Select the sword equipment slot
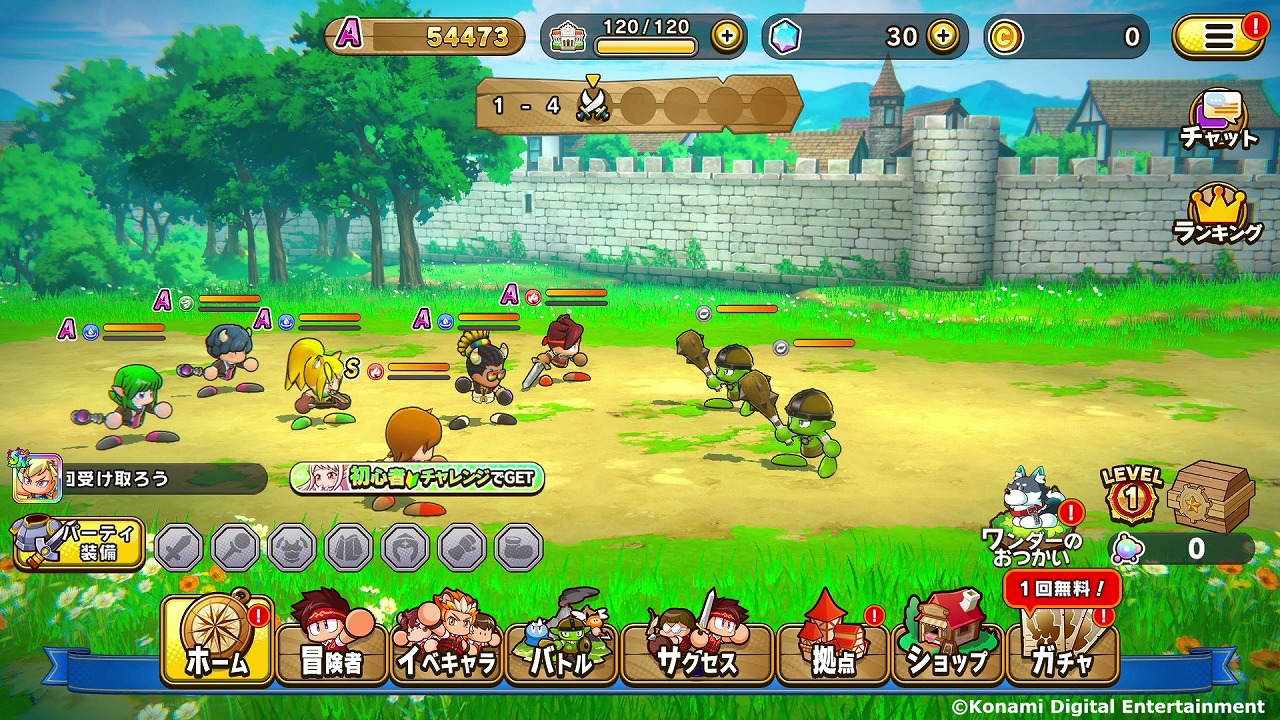 point(179,547)
